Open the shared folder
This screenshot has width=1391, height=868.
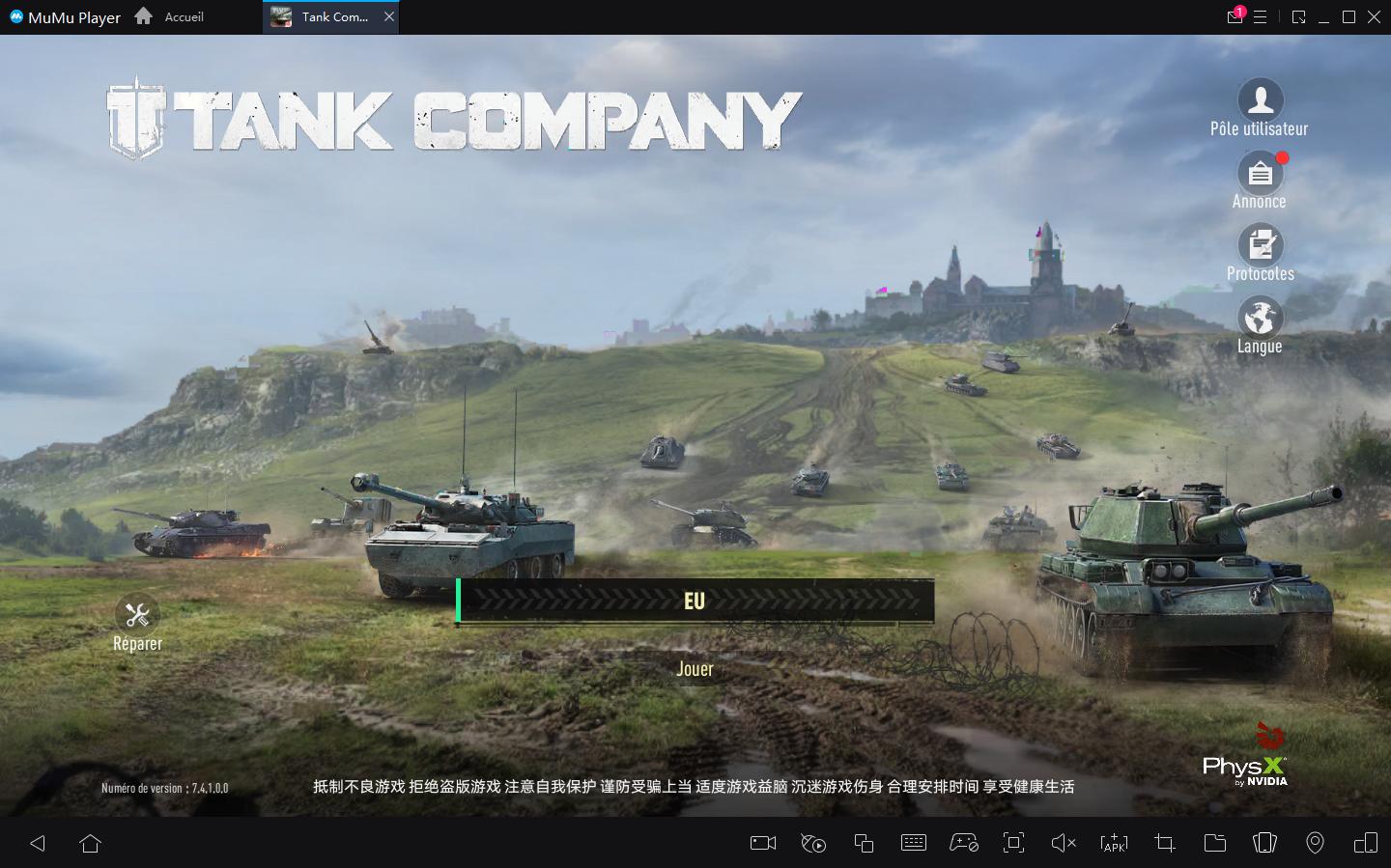pyautogui.click(x=1214, y=843)
